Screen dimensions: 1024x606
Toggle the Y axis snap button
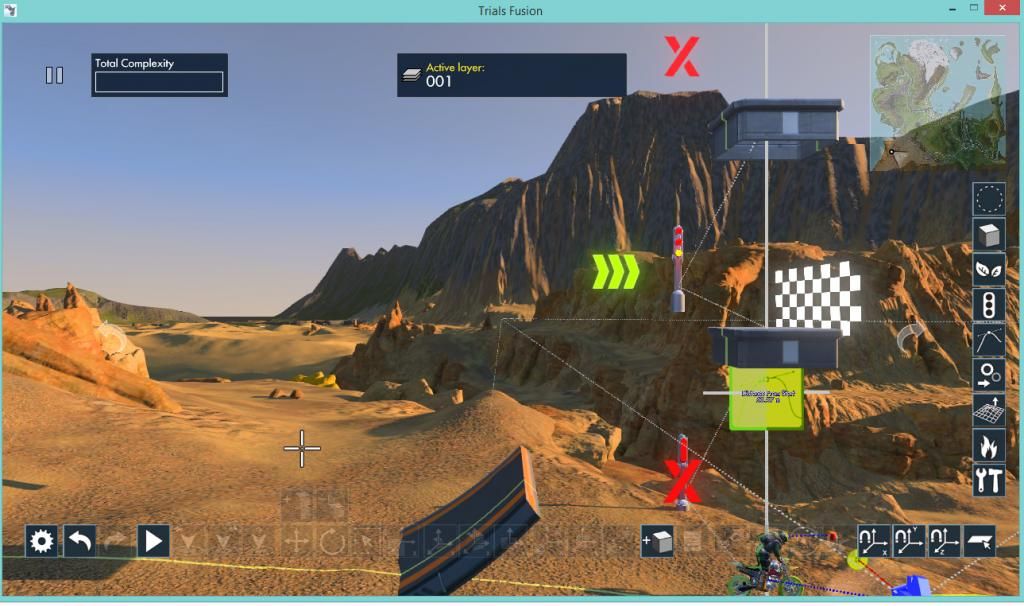909,541
